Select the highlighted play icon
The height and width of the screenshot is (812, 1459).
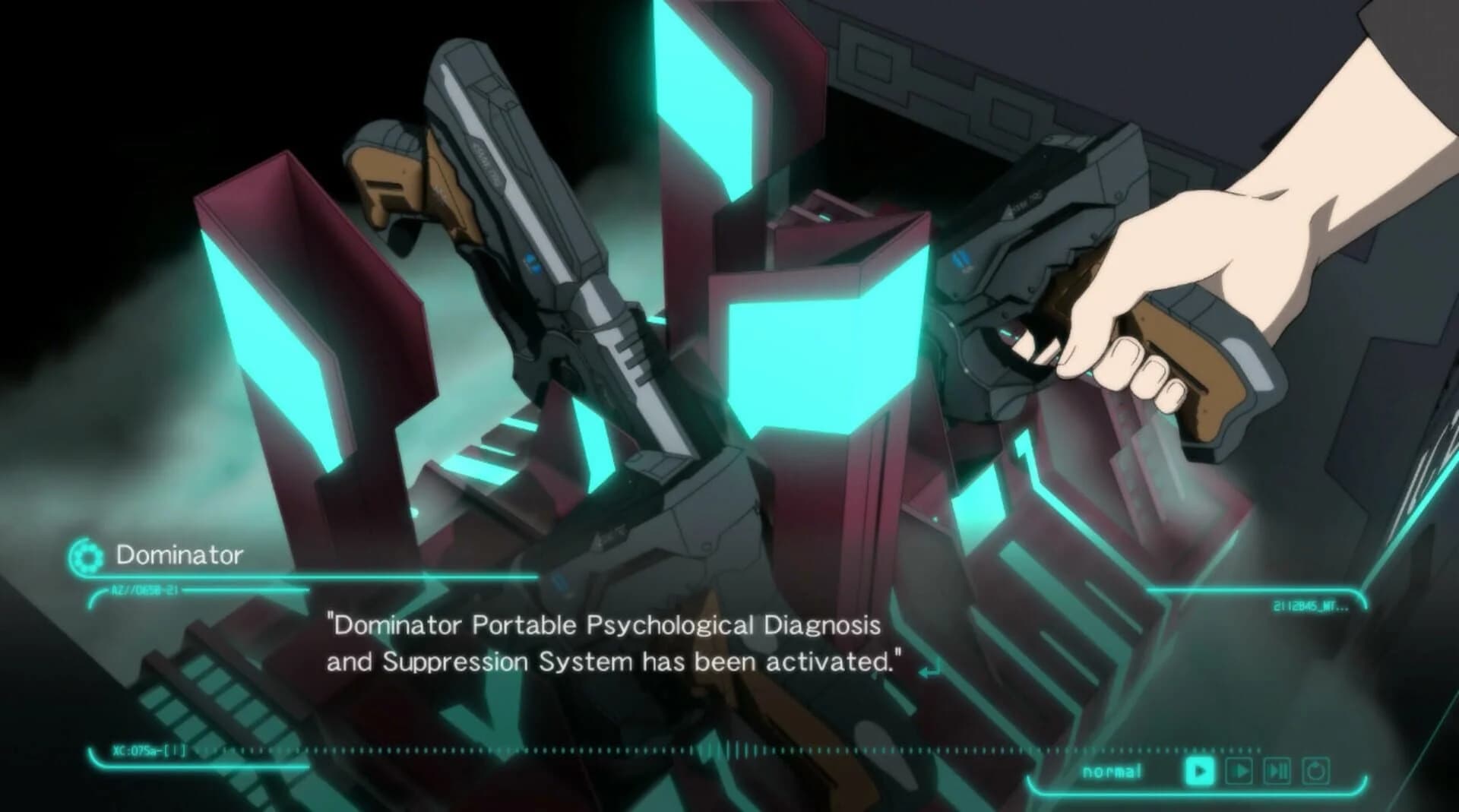(1199, 770)
